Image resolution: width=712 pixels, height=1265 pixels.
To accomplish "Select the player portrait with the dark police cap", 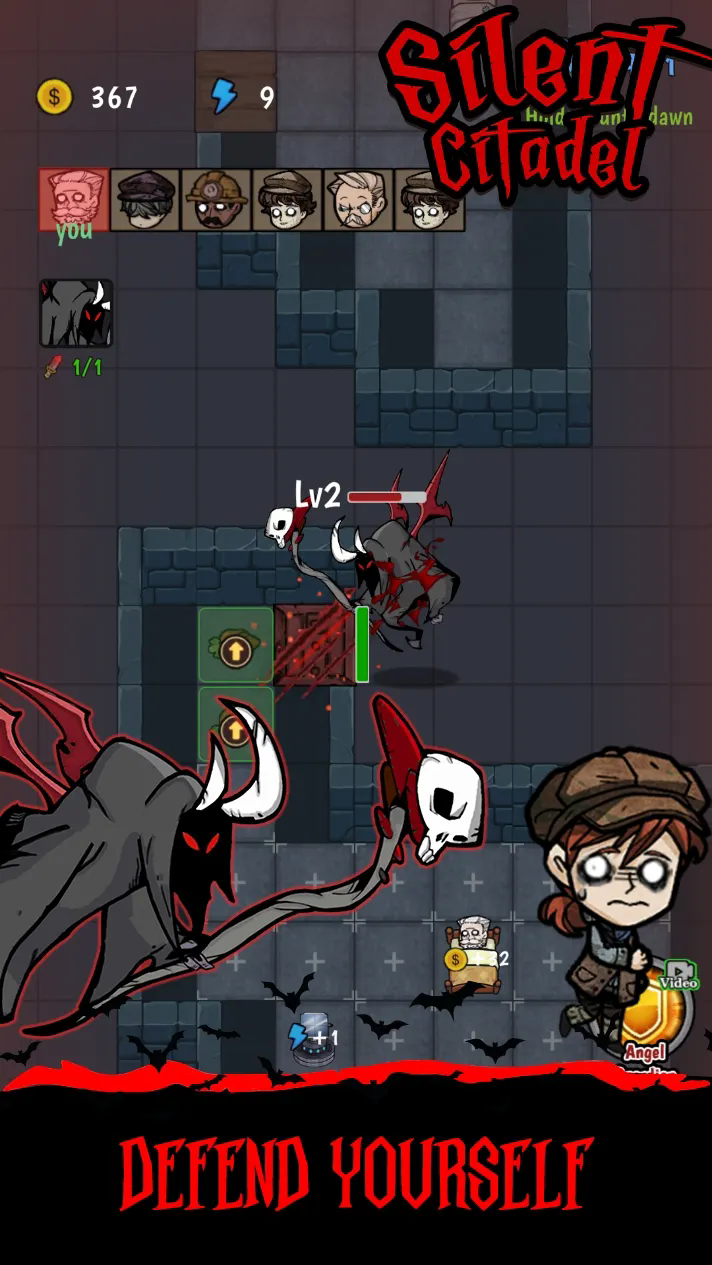I will (145, 200).
